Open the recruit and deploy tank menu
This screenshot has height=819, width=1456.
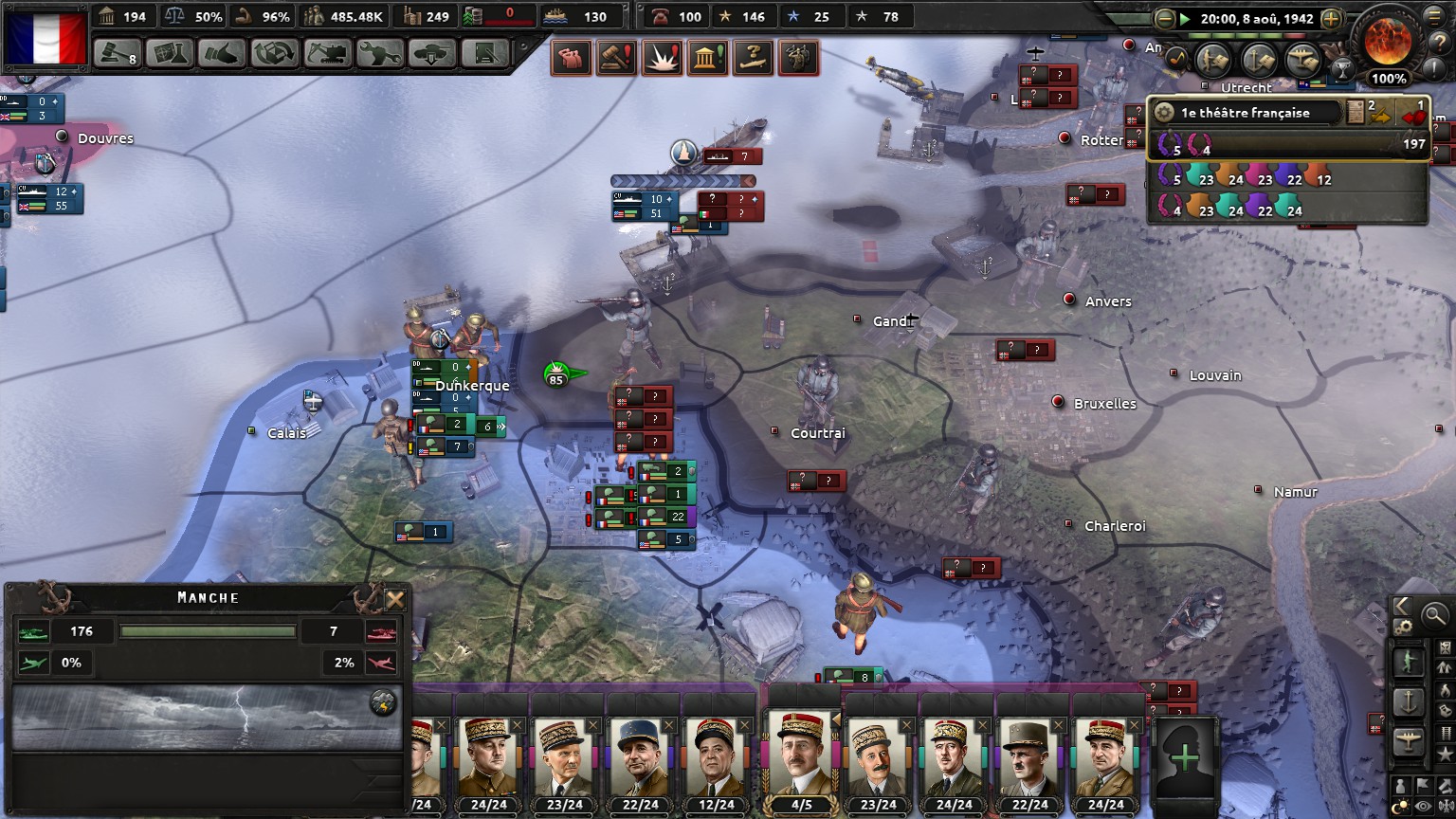(x=431, y=53)
